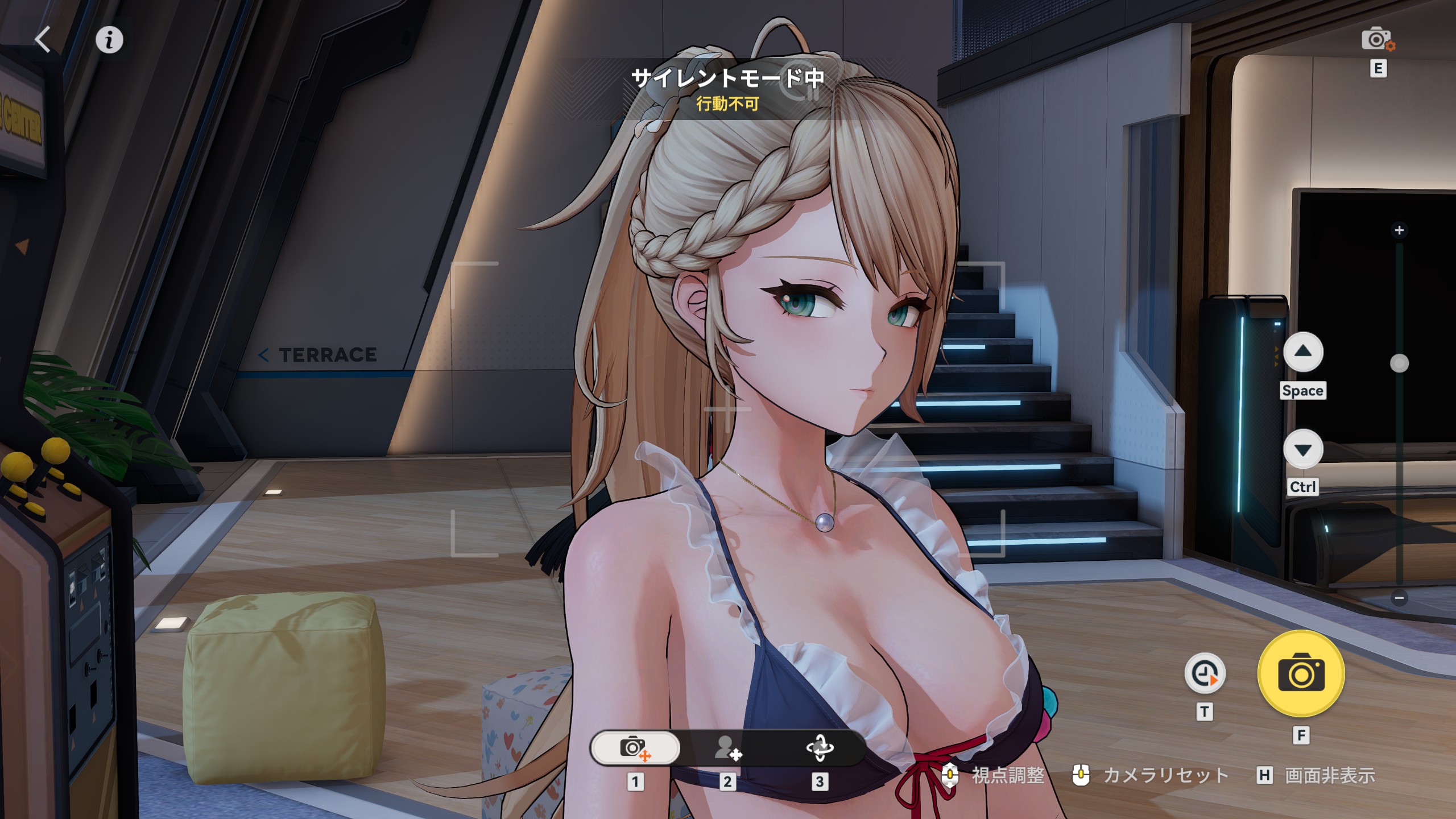Lower camera with the down-arrow button
The image size is (1456, 819).
tap(1303, 450)
